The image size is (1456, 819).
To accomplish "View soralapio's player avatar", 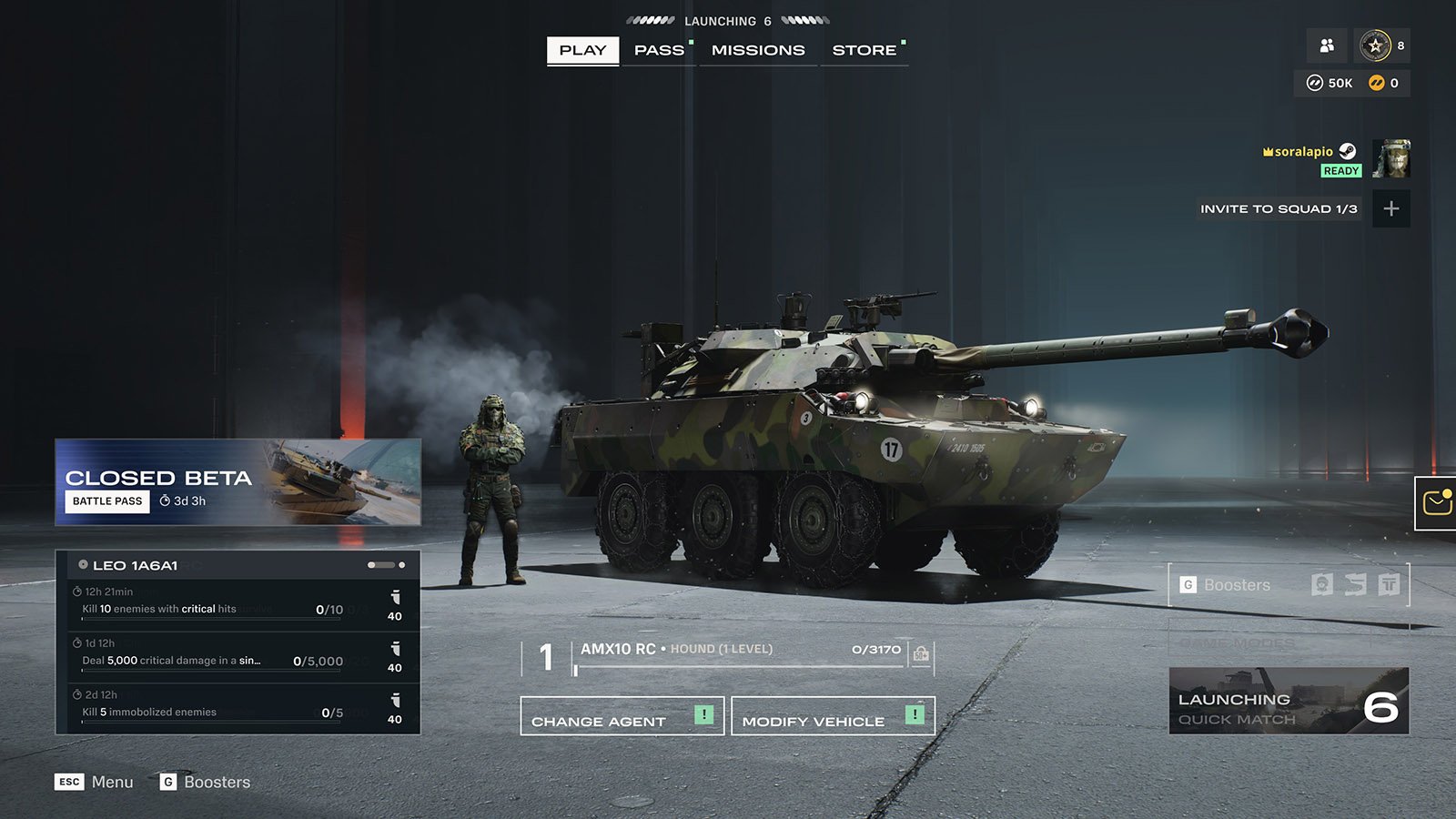I will coord(1391,159).
